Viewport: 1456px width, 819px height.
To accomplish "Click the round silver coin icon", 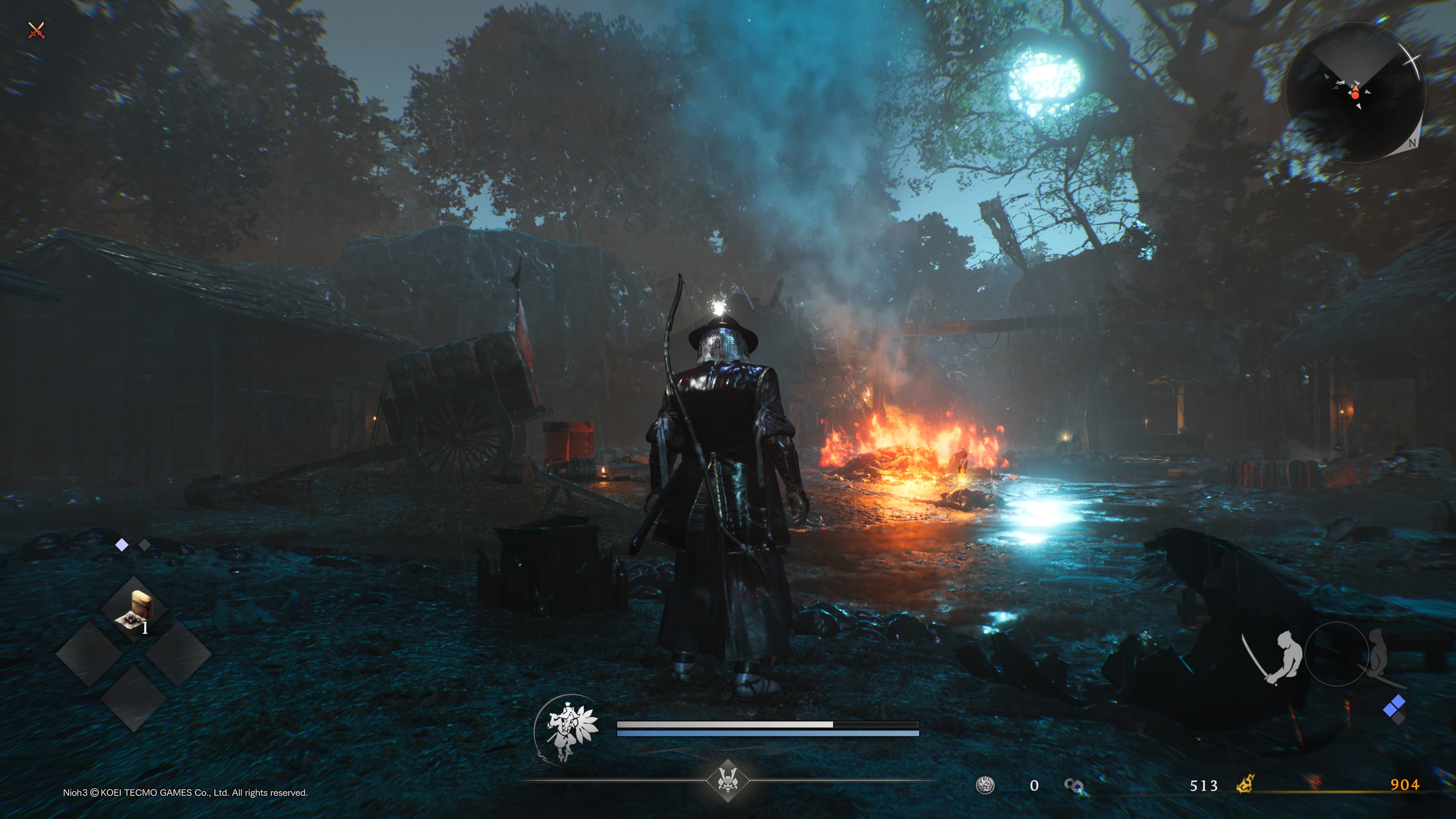I will [985, 785].
